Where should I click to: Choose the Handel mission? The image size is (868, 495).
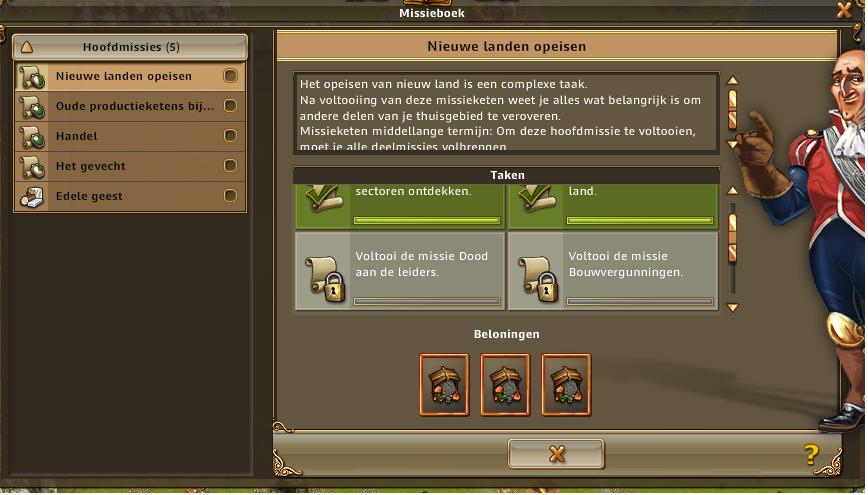click(131, 136)
